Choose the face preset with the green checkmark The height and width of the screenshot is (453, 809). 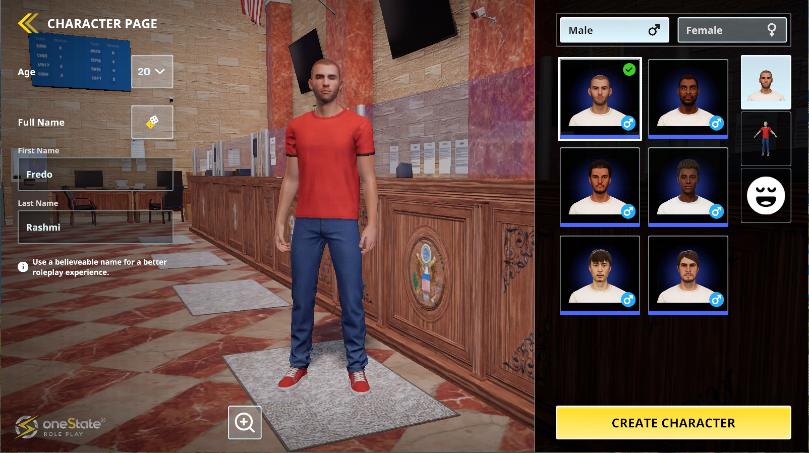click(x=600, y=98)
